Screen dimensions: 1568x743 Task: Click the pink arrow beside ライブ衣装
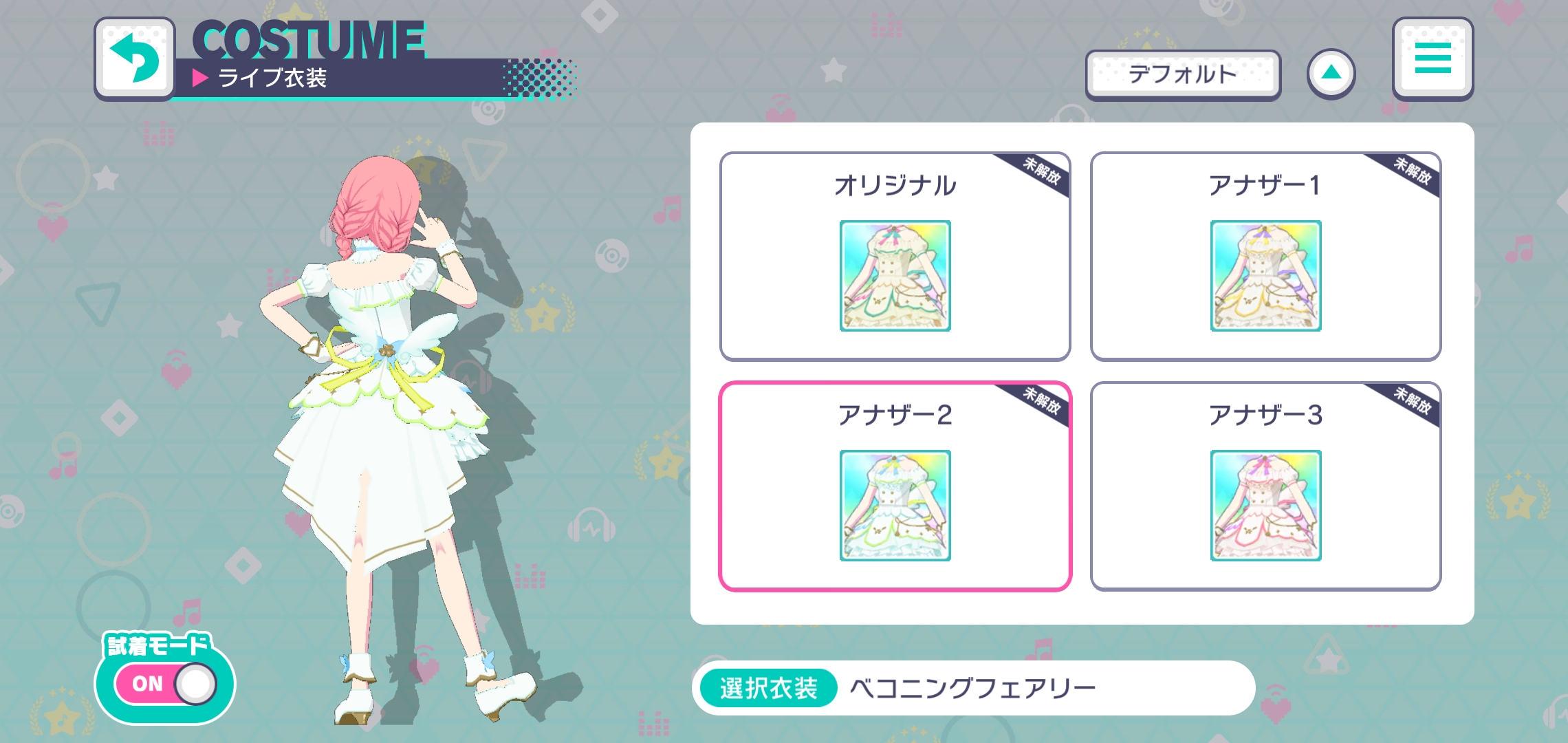pyautogui.click(x=200, y=78)
